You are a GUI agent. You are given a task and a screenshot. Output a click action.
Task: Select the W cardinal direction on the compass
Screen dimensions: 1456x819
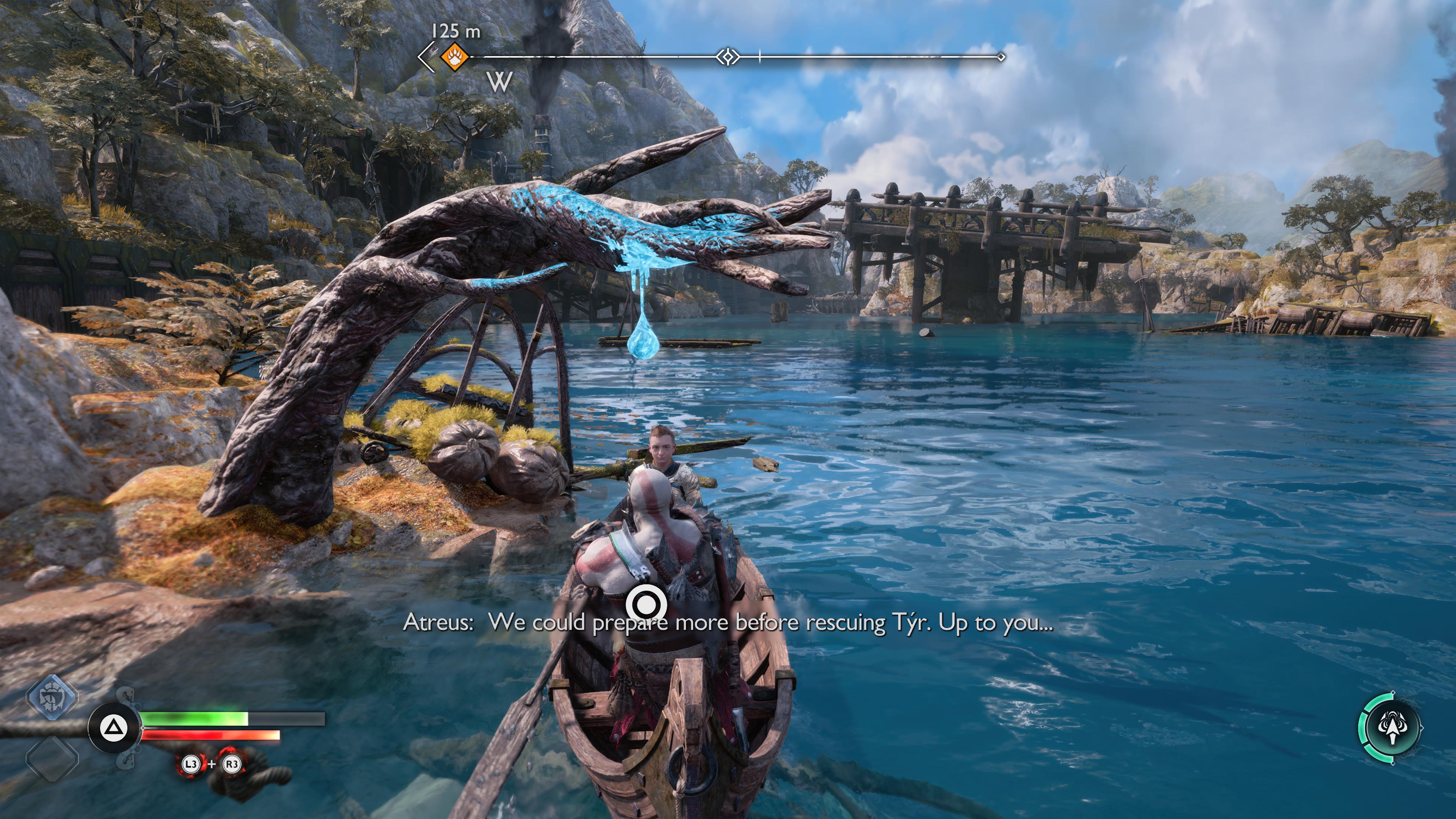coord(500,83)
